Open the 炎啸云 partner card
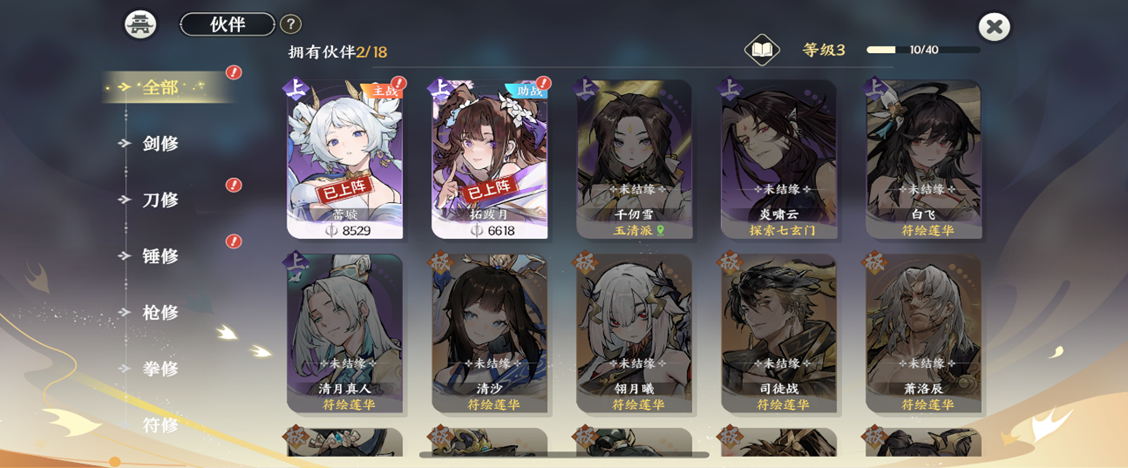Screen dimensions: 1128x468 coord(779,158)
